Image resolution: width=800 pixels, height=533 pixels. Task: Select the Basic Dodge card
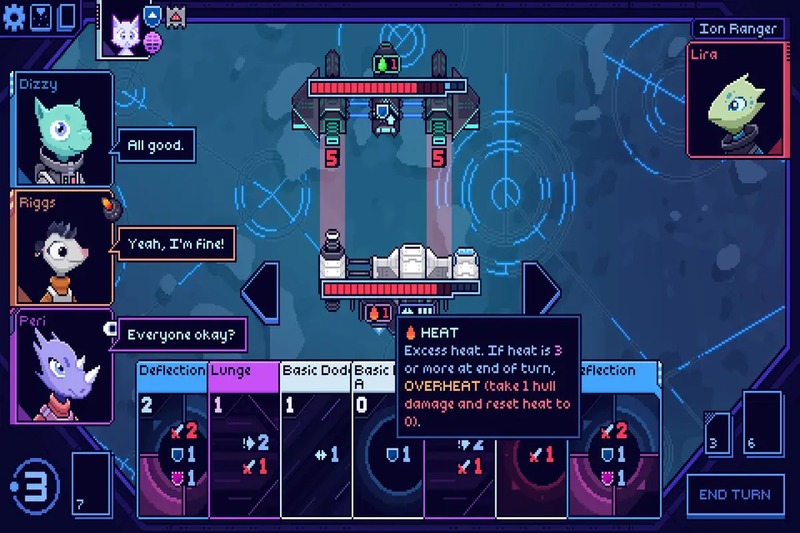point(316,440)
